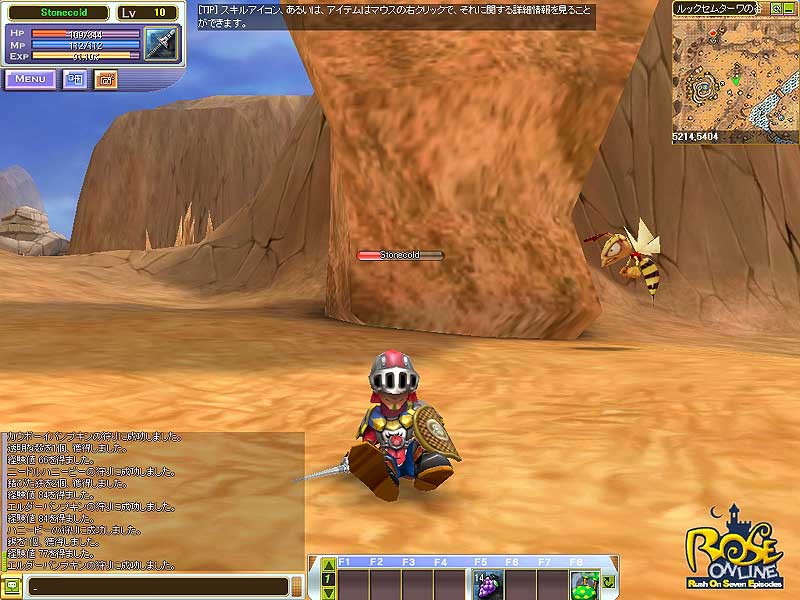Page the hotbar up with the arrow
The height and width of the screenshot is (600, 800).
[327, 566]
